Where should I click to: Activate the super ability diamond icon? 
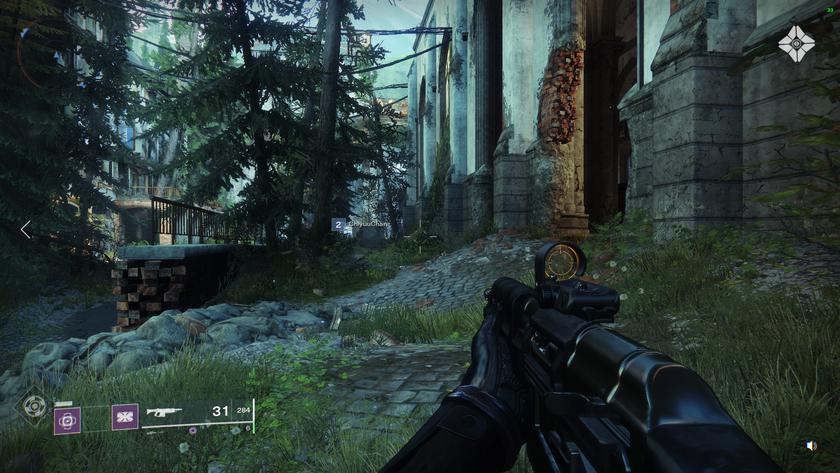click(35, 407)
